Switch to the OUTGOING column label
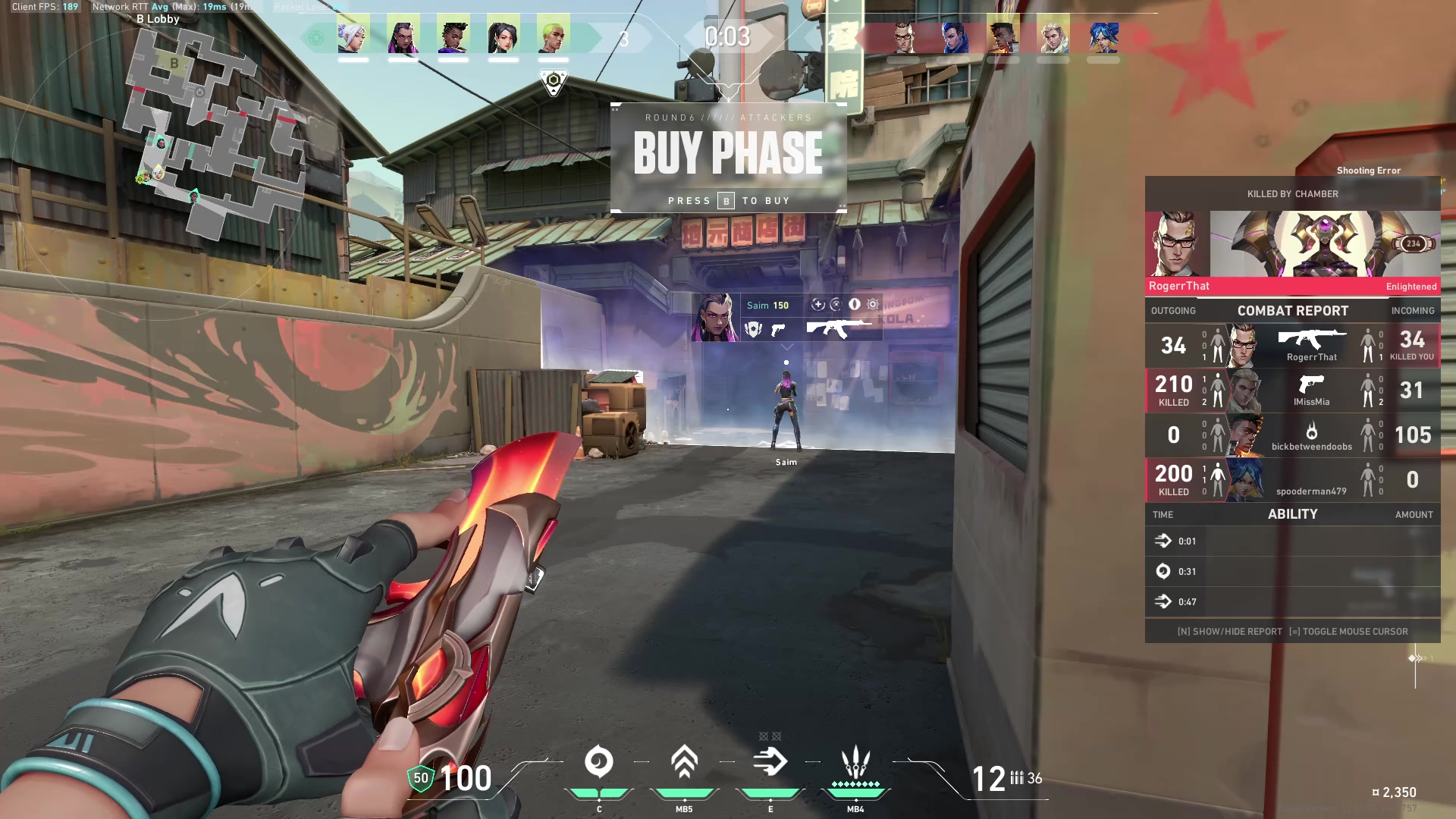The image size is (1456, 819). coord(1175,311)
